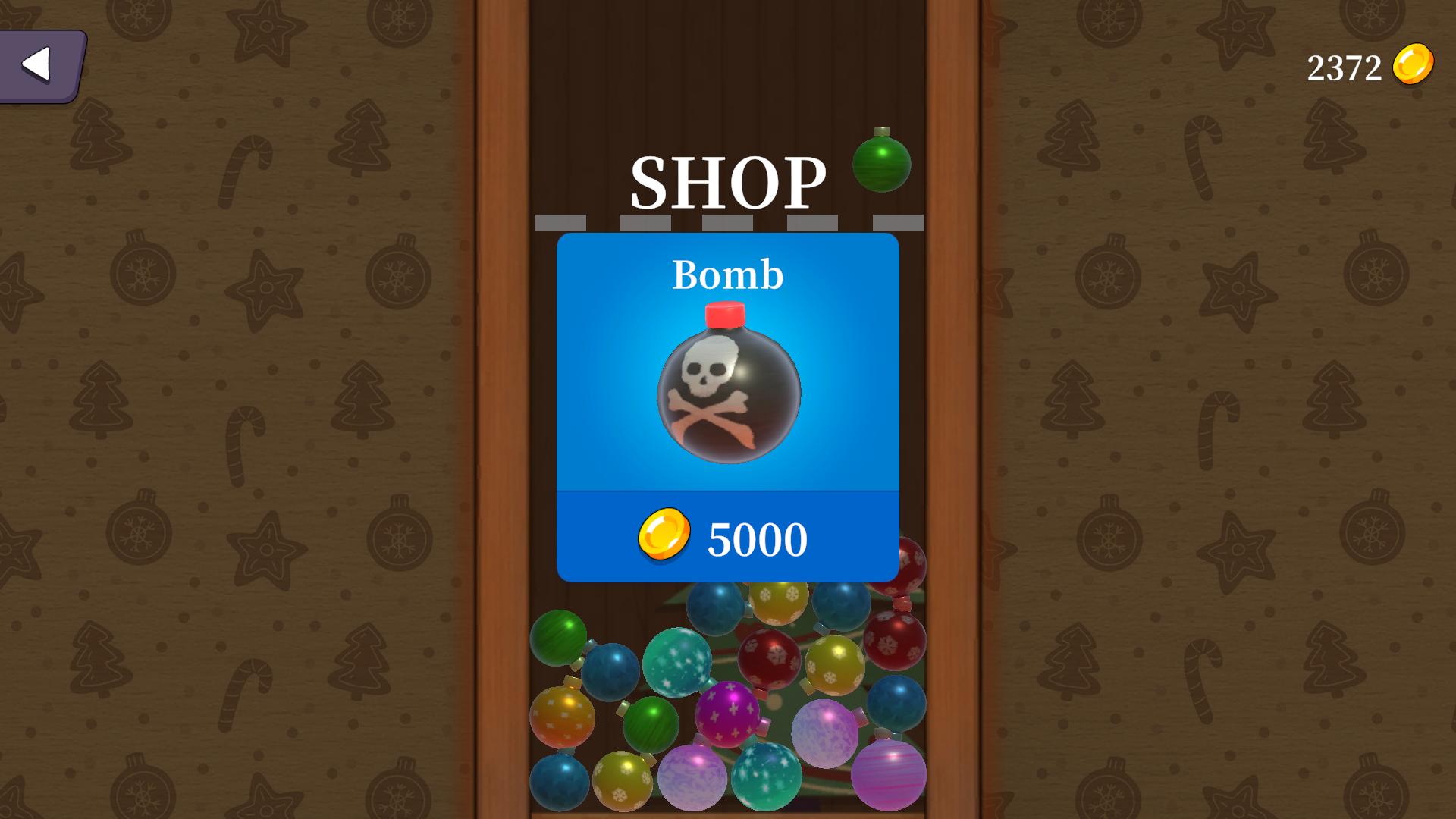Open the second carousel indicator
The width and height of the screenshot is (1456, 819).
[645, 220]
